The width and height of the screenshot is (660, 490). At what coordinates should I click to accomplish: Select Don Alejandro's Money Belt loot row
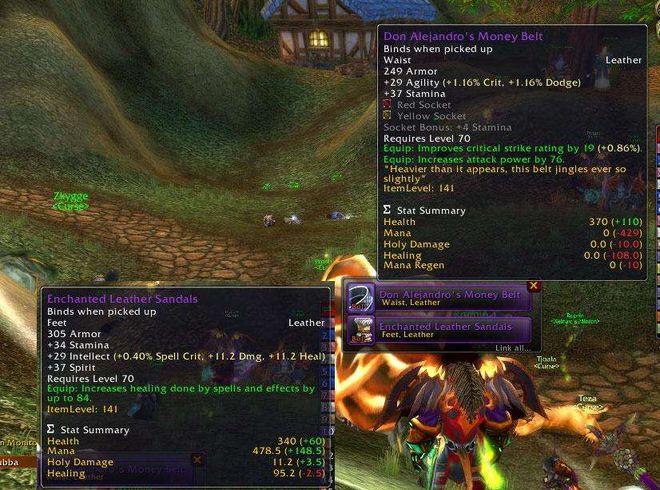pos(452,299)
